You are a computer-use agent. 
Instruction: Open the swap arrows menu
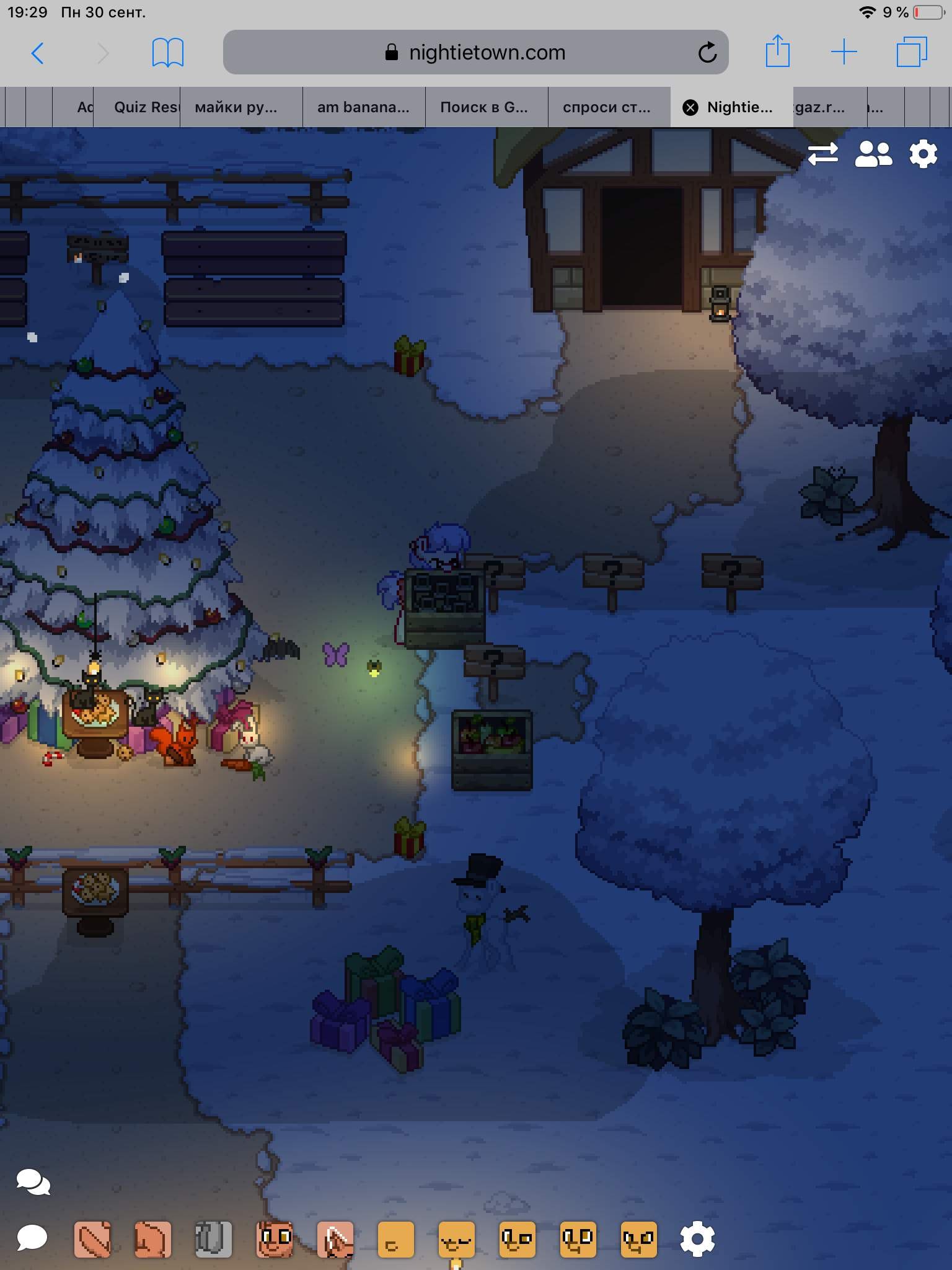pyautogui.click(x=822, y=154)
